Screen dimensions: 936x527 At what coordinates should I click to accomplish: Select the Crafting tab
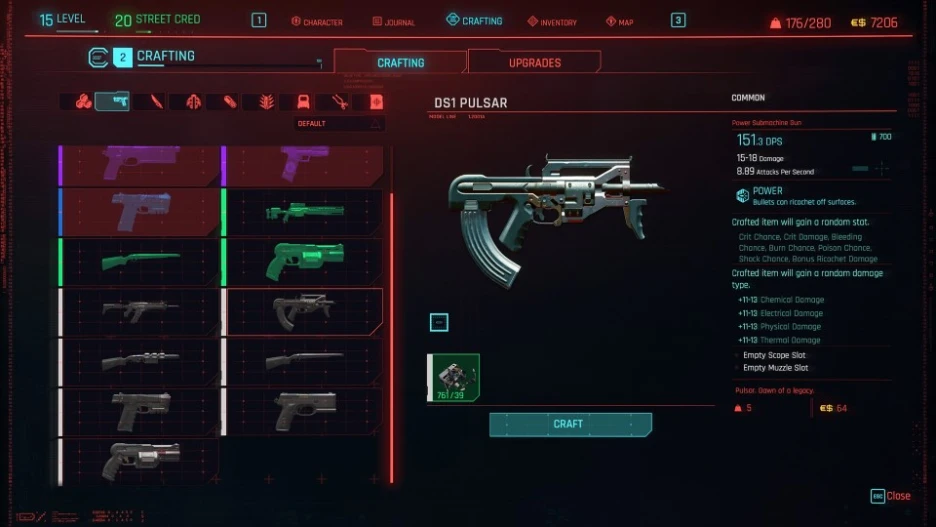[400, 62]
